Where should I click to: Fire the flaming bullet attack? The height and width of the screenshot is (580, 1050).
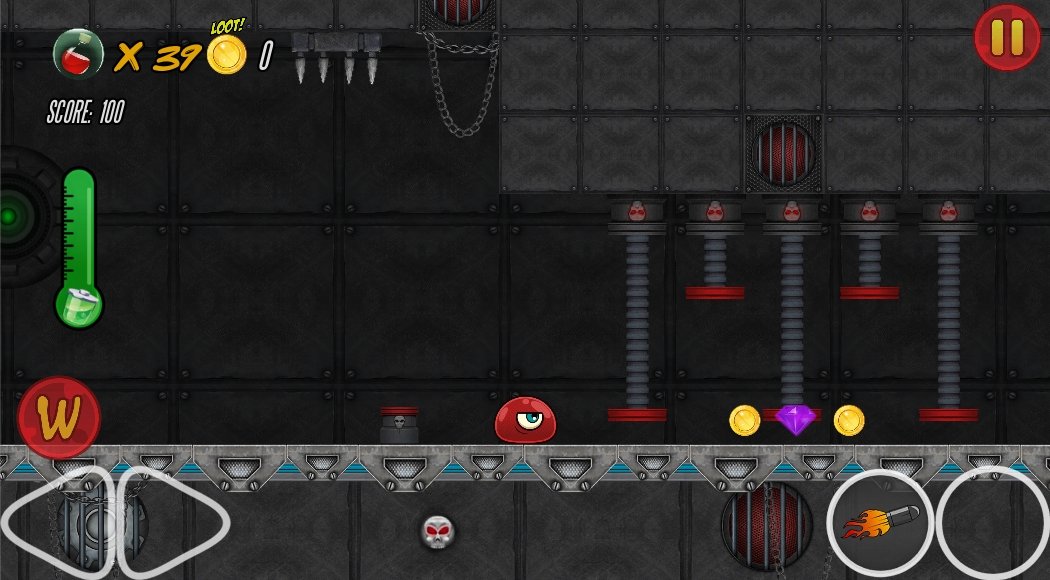tap(879, 523)
